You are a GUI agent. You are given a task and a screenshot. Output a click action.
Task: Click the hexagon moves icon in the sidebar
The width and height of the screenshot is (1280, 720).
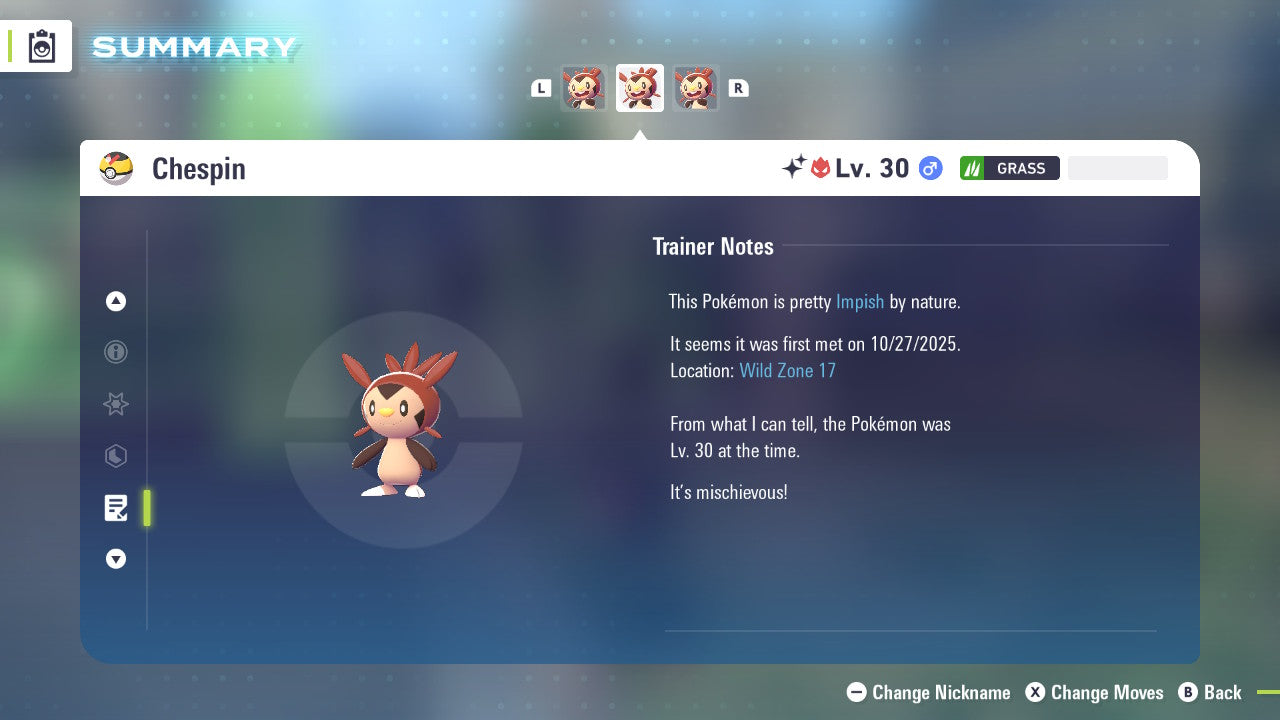pos(116,456)
